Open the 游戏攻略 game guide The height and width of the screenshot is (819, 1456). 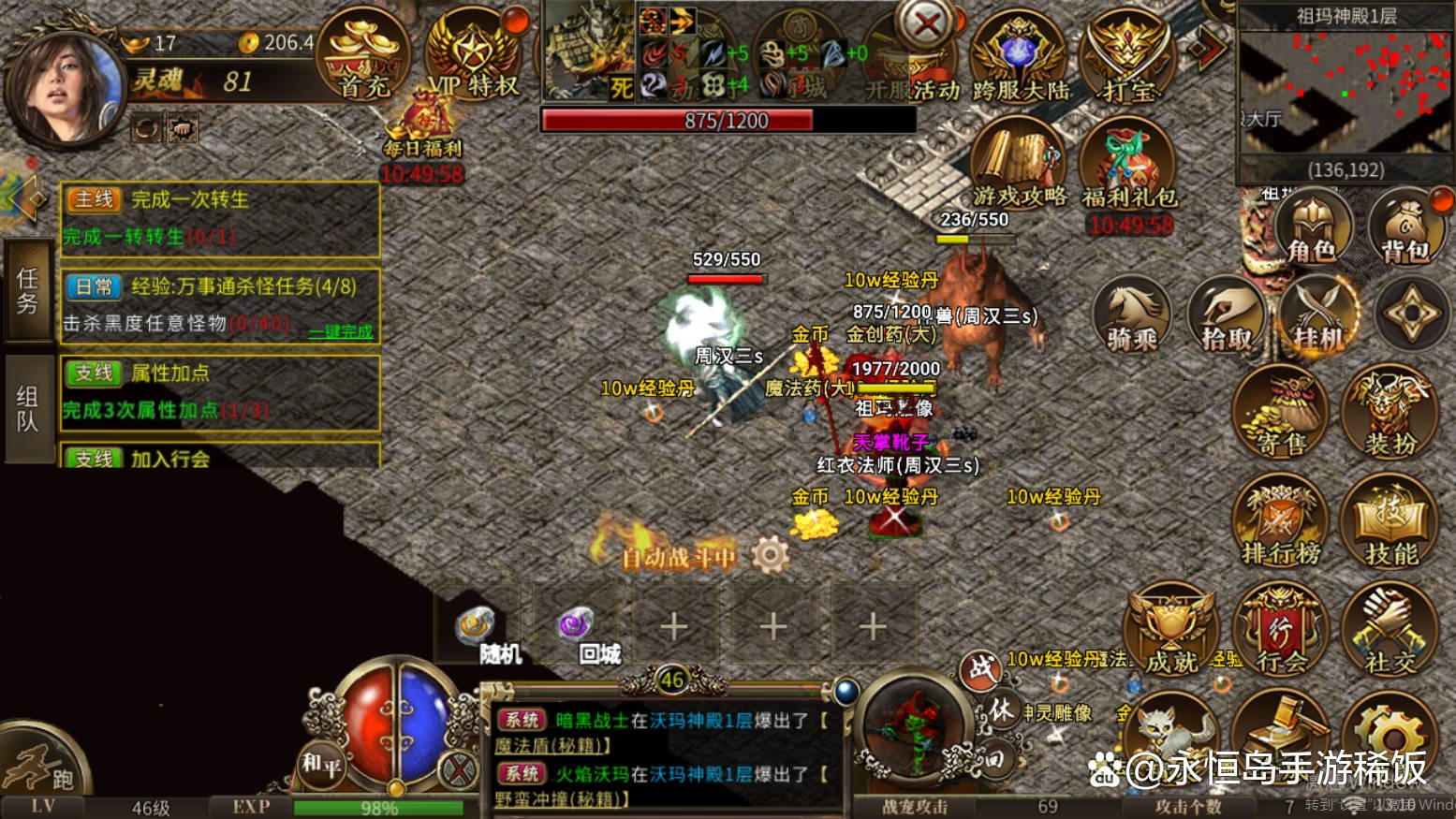tap(1019, 164)
